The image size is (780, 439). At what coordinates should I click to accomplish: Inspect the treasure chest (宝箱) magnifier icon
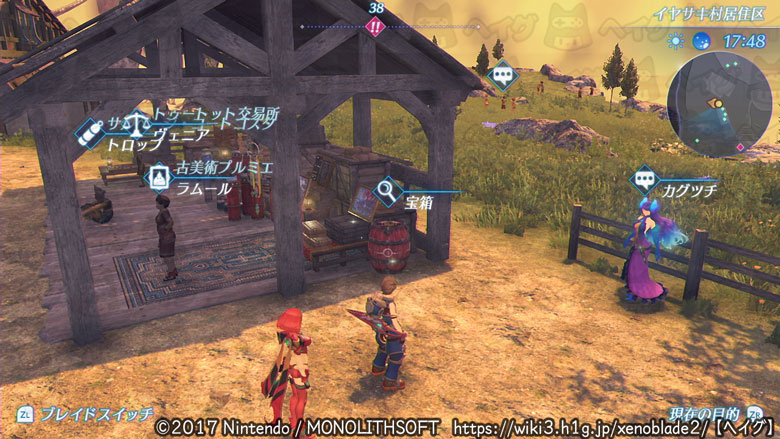(386, 187)
